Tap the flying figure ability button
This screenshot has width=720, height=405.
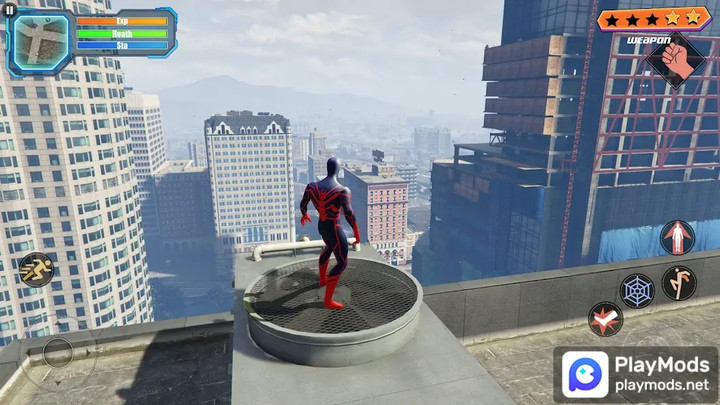pyautogui.click(x=677, y=238)
